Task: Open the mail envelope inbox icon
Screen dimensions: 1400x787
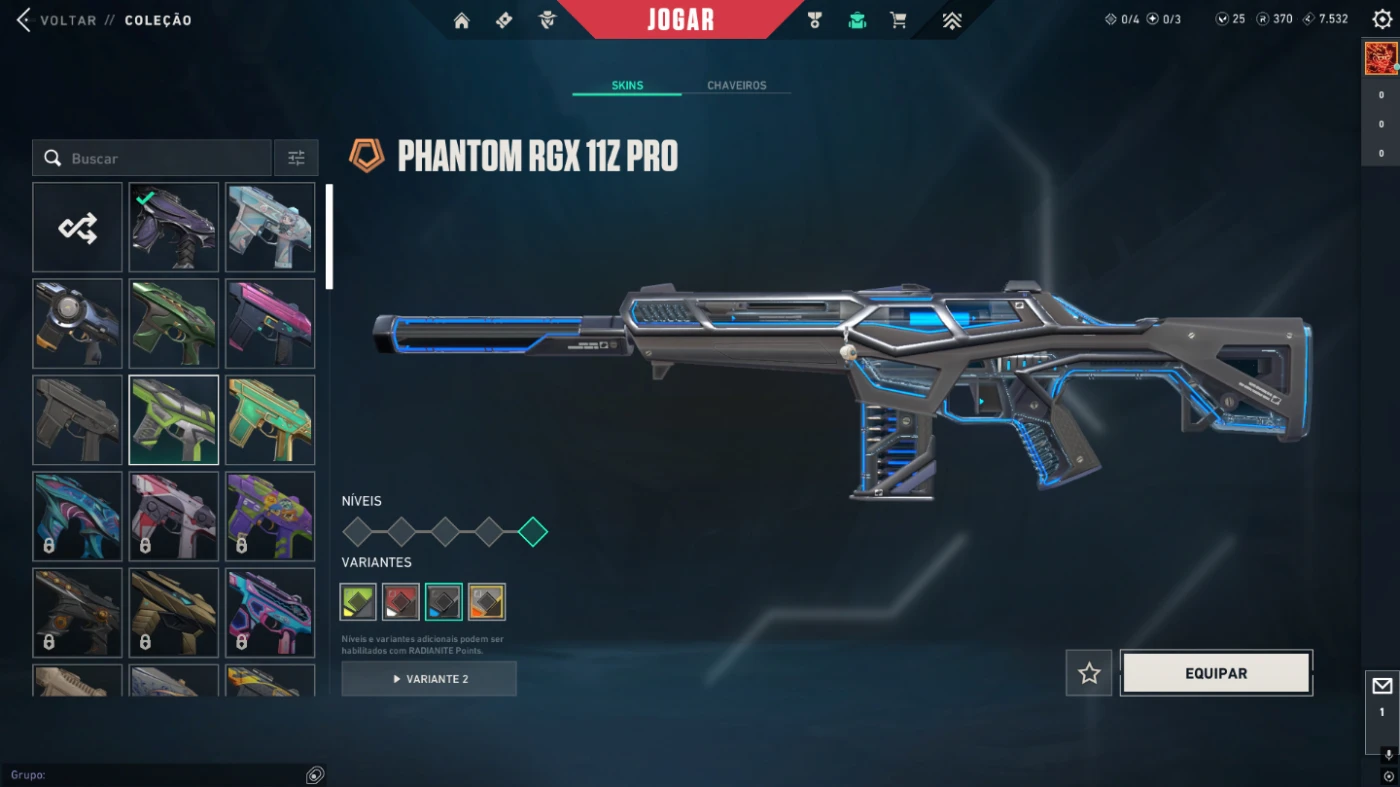Action: pos(1382,686)
